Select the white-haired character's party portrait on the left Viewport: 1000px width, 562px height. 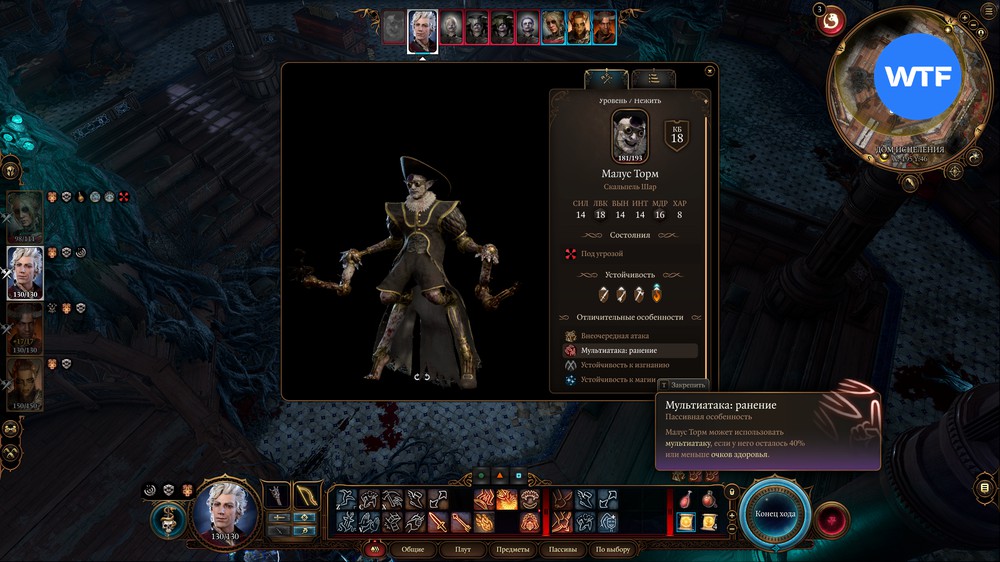25,270
